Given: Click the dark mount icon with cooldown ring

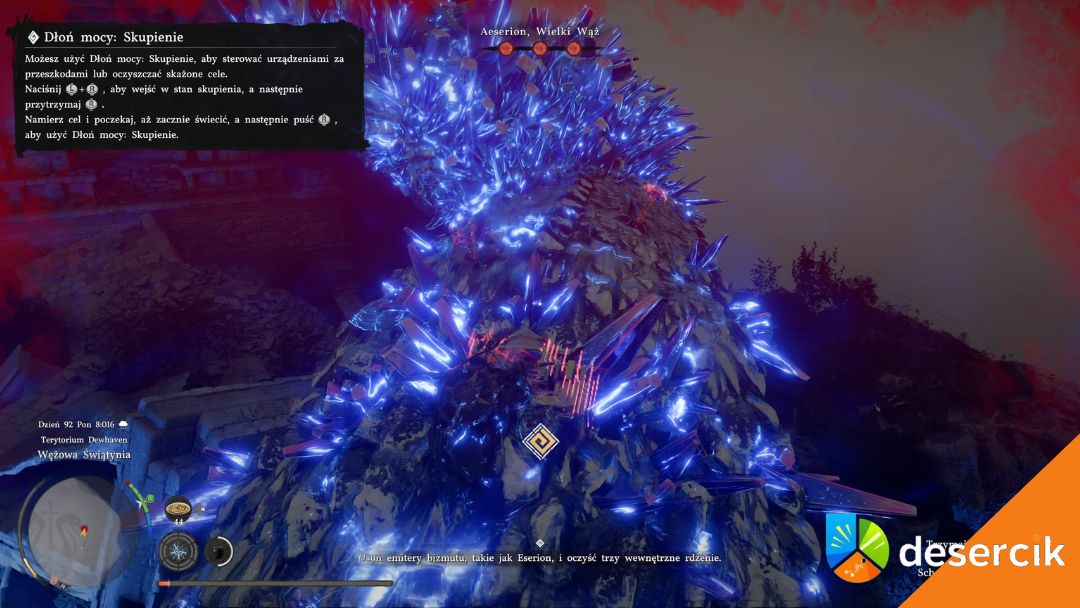Looking at the screenshot, I should [218, 551].
